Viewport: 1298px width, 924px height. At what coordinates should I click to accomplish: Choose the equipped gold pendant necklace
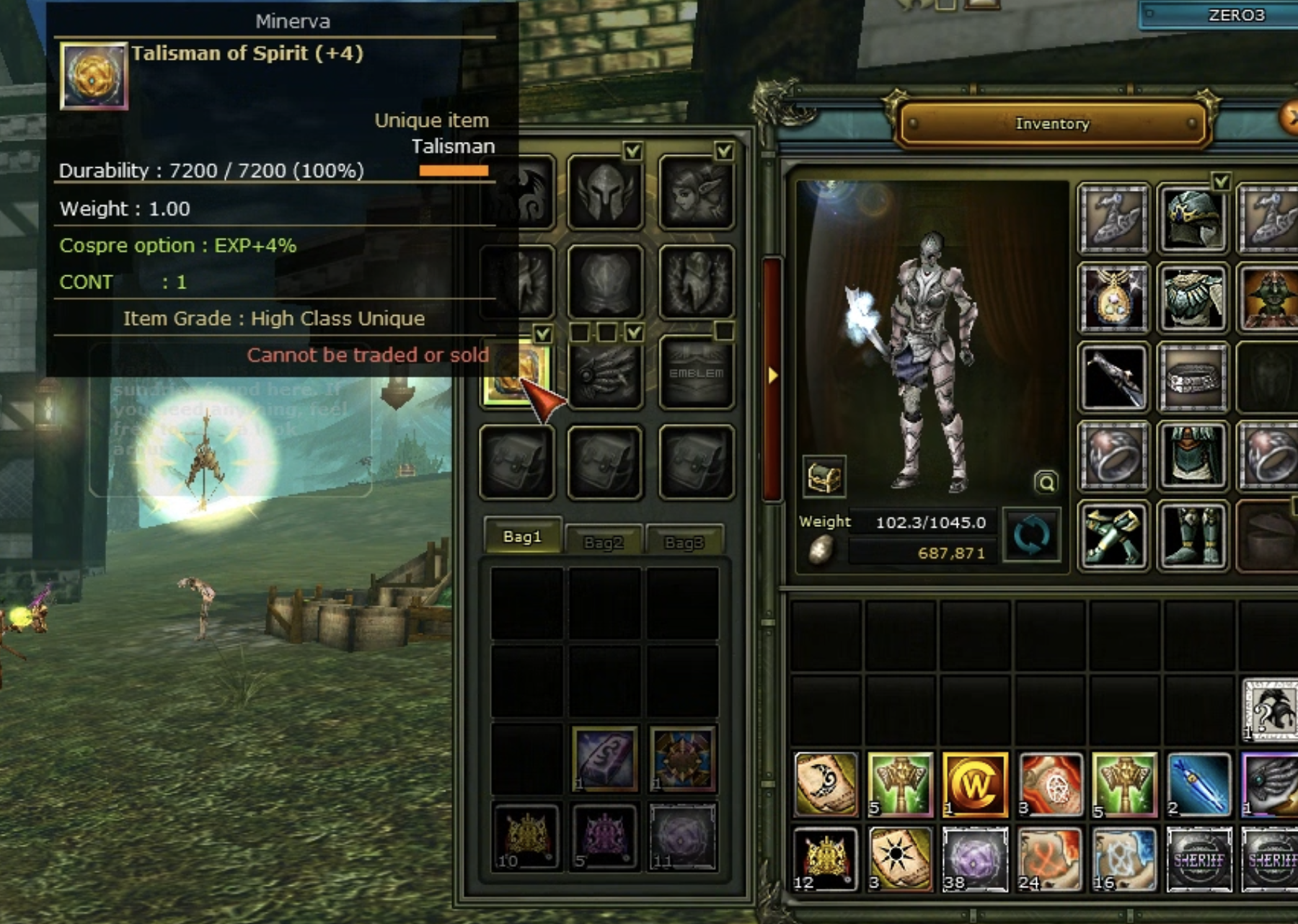tap(1113, 298)
